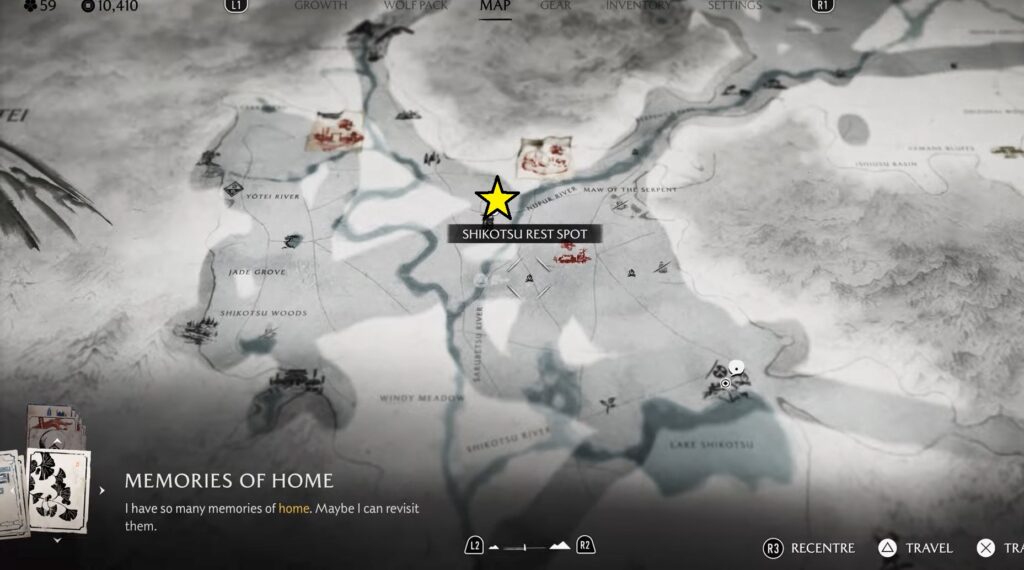Expand quest details with the right arrow
Viewport: 1024px width, 570px height.
(101, 490)
